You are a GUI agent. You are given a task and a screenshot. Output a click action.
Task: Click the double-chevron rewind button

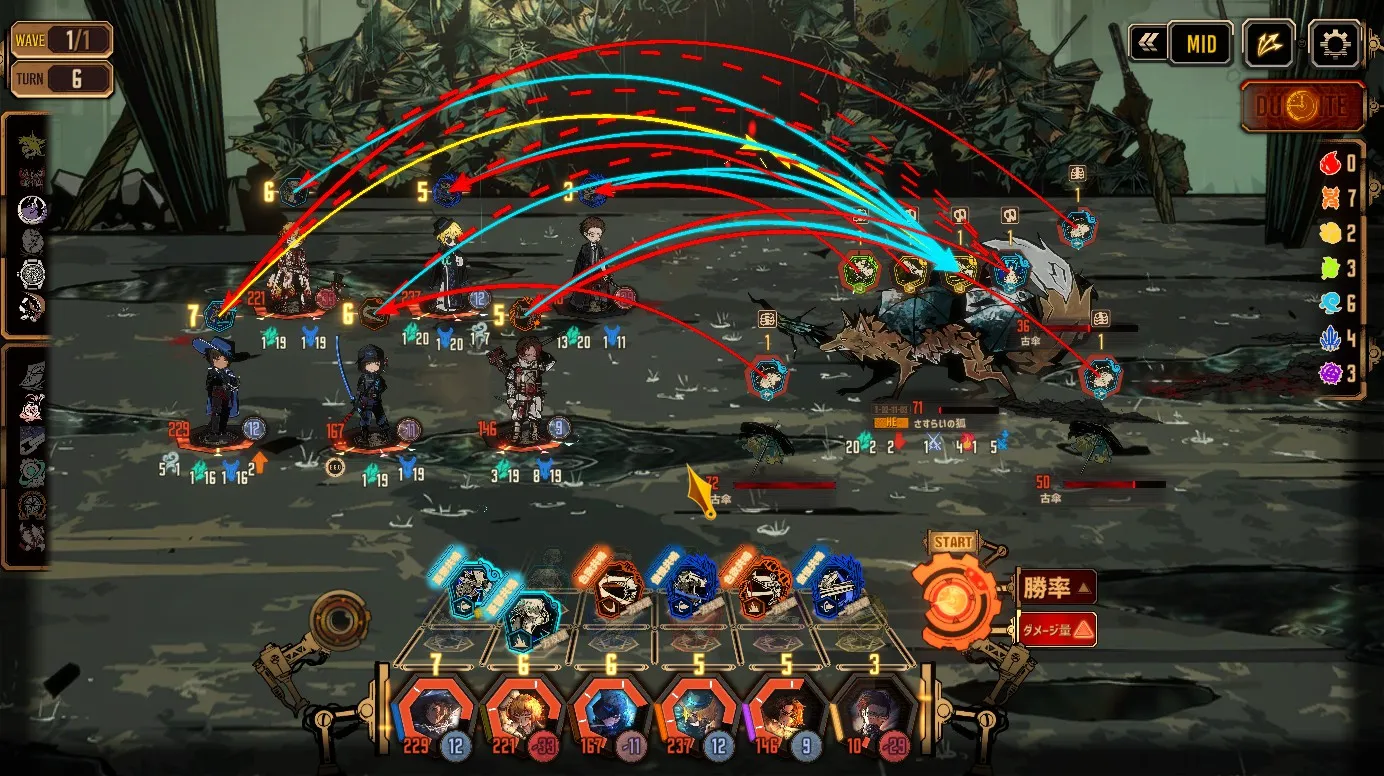click(x=1147, y=44)
